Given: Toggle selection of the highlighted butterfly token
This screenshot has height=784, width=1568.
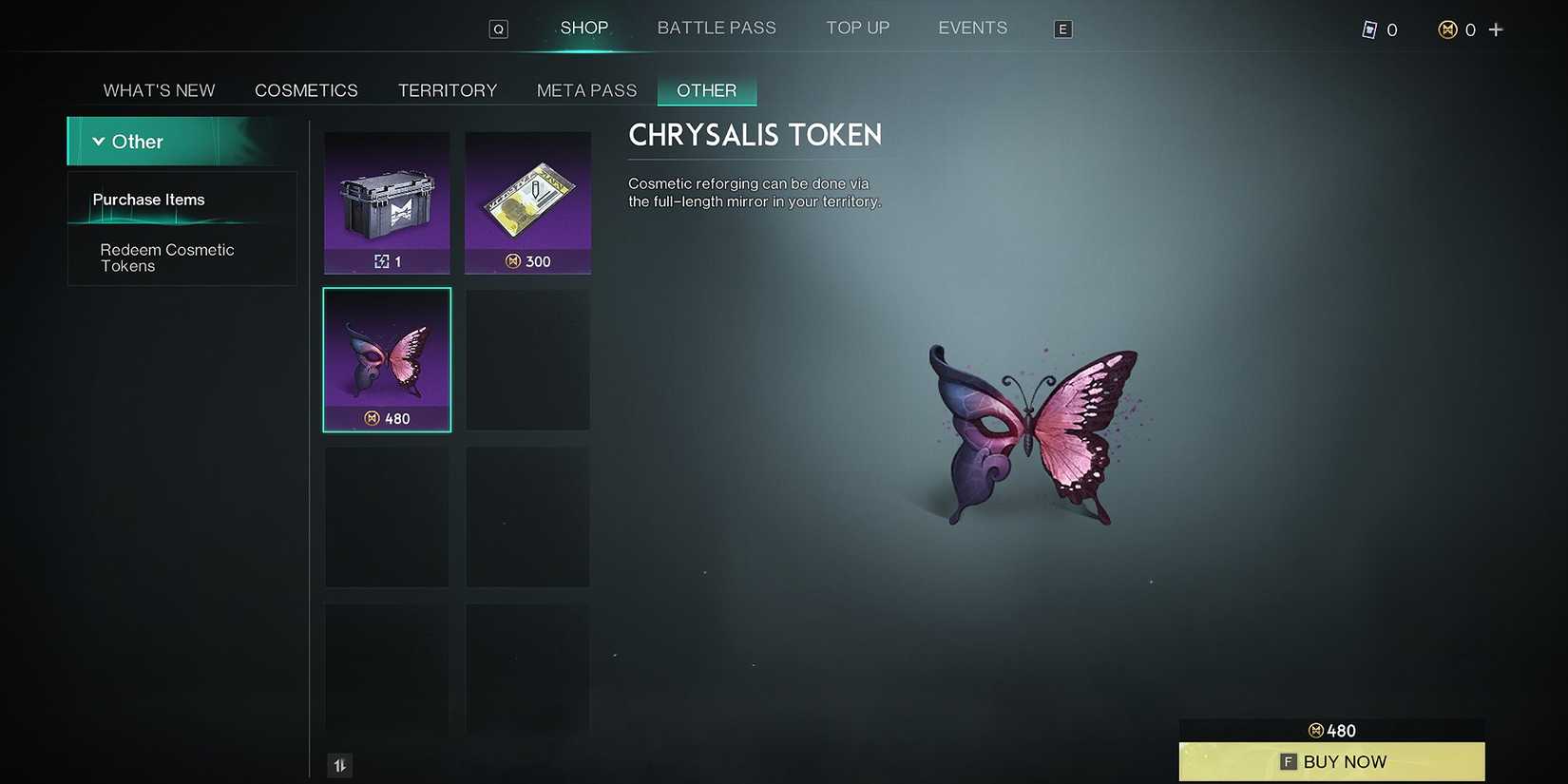Looking at the screenshot, I should 387,359.
